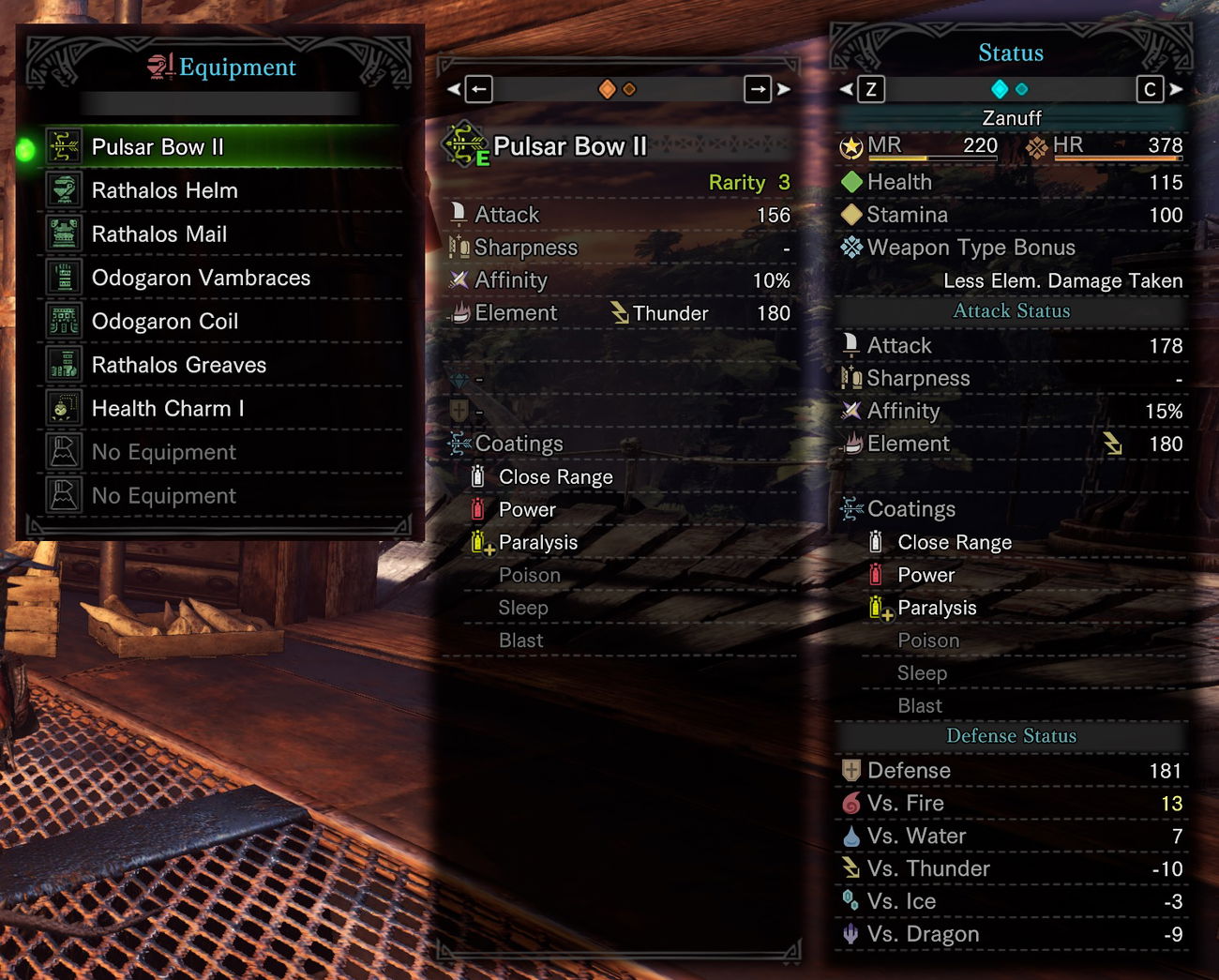Toggle the Paralysis coating in Status panel
The height and width of the screenshot is (980, 1219).
pyautogui.click(x=938, y=608)
